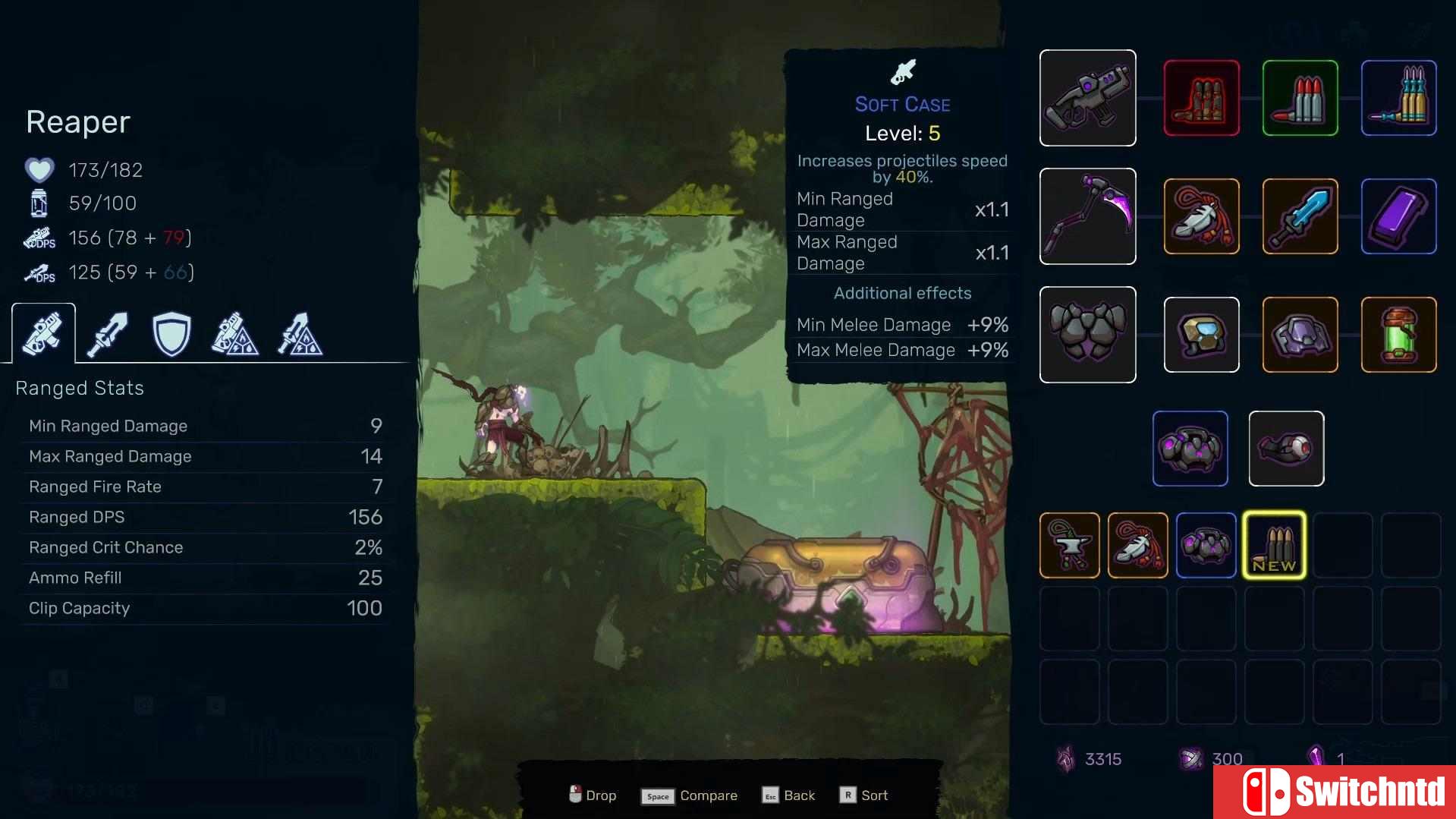Pick the anvil item in the inventory row

coord(1069,545)
